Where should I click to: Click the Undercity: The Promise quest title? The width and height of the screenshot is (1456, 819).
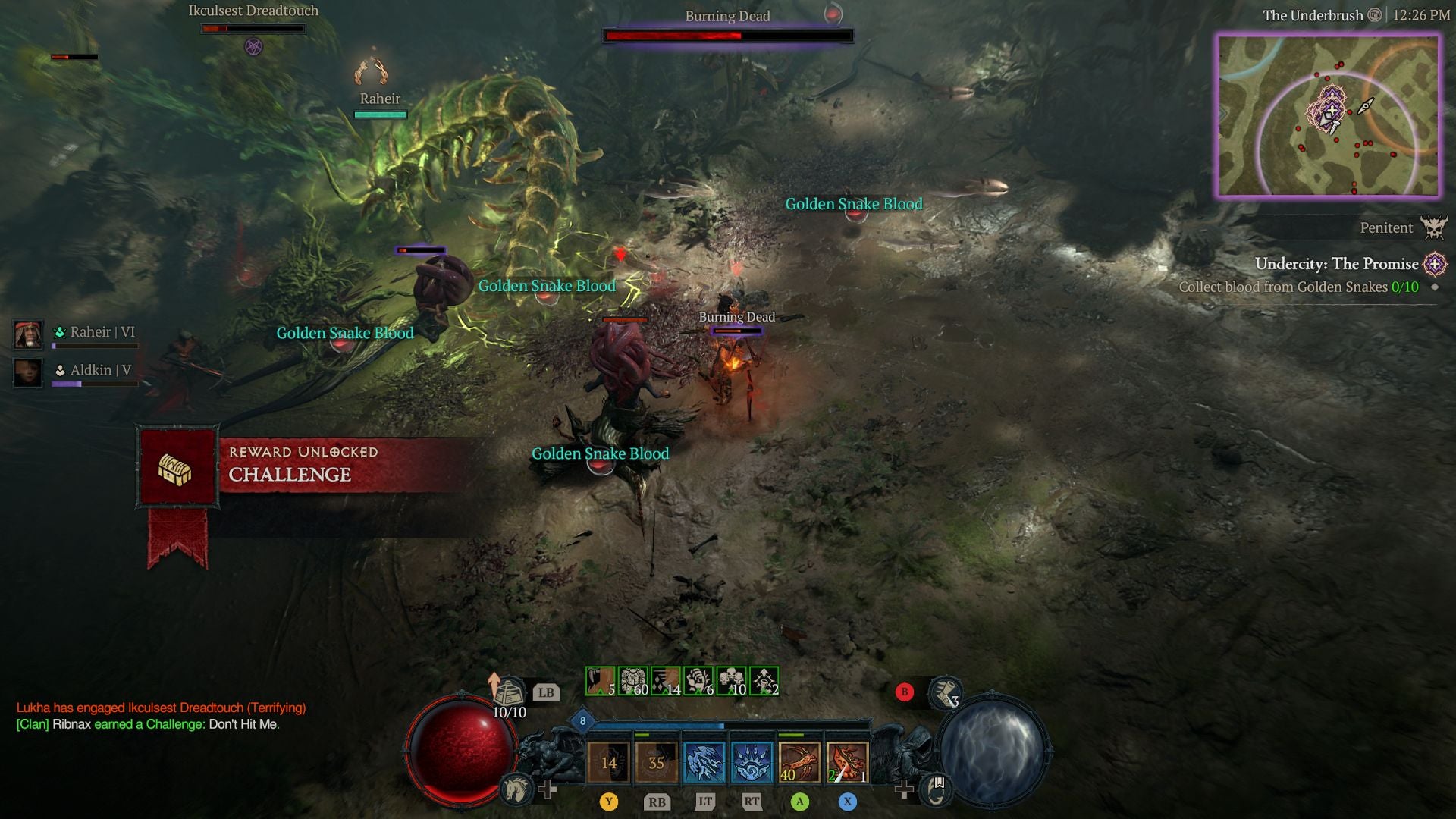click(1336, 265)
